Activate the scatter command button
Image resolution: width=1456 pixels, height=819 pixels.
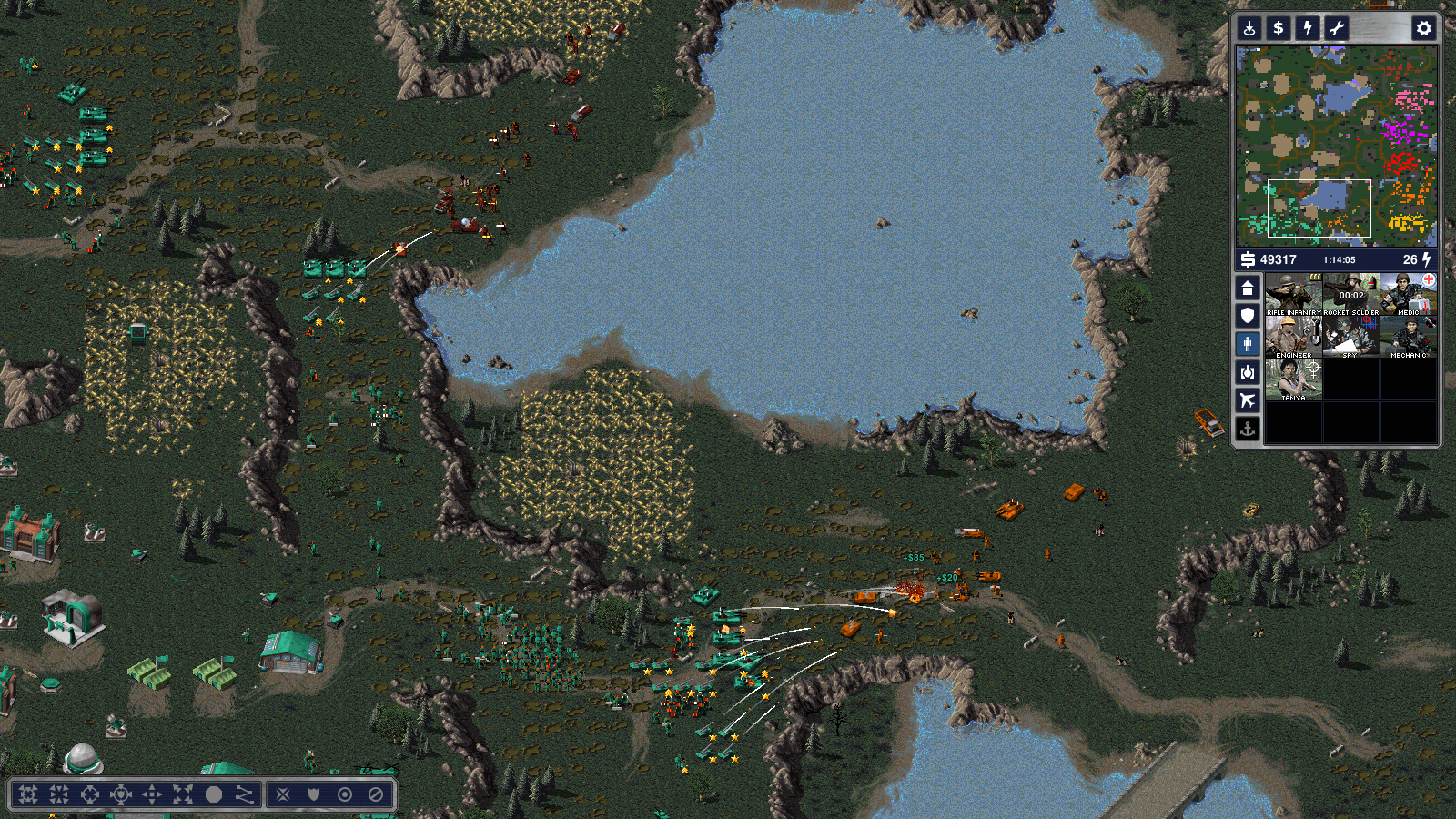(183, 794)
